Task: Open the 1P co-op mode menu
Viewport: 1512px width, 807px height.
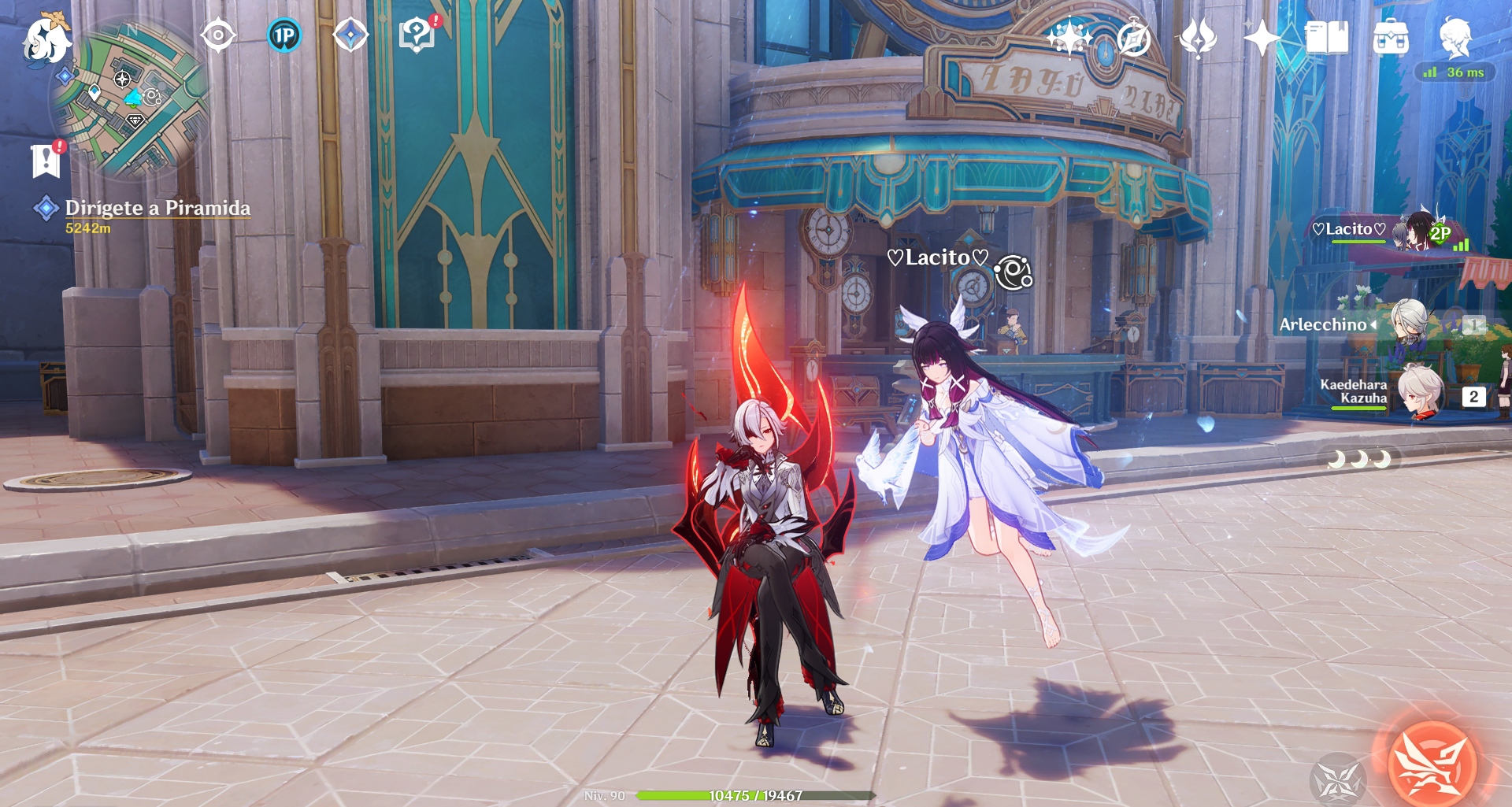Action: 284,36
